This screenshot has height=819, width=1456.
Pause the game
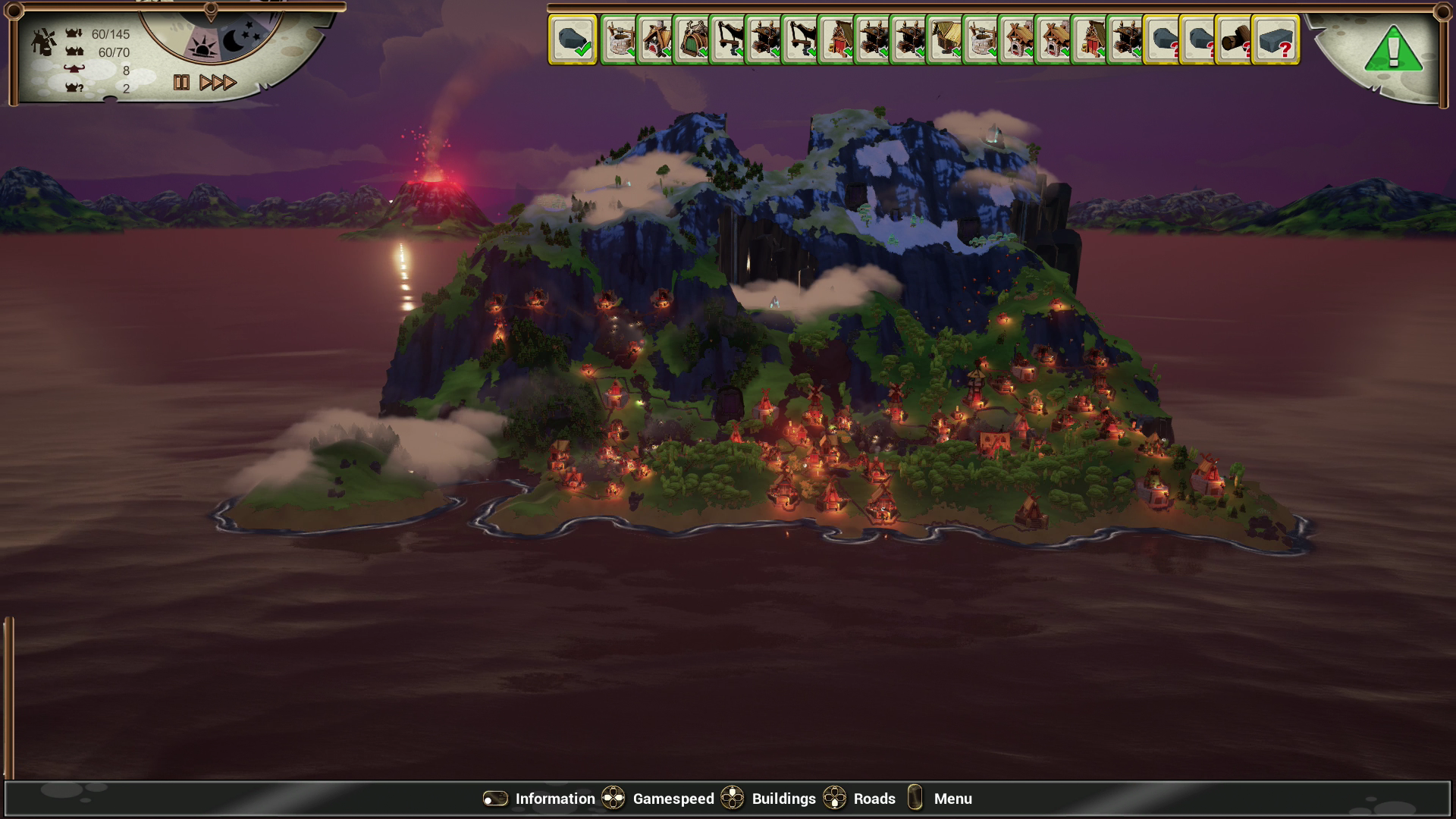pos(181,83)
